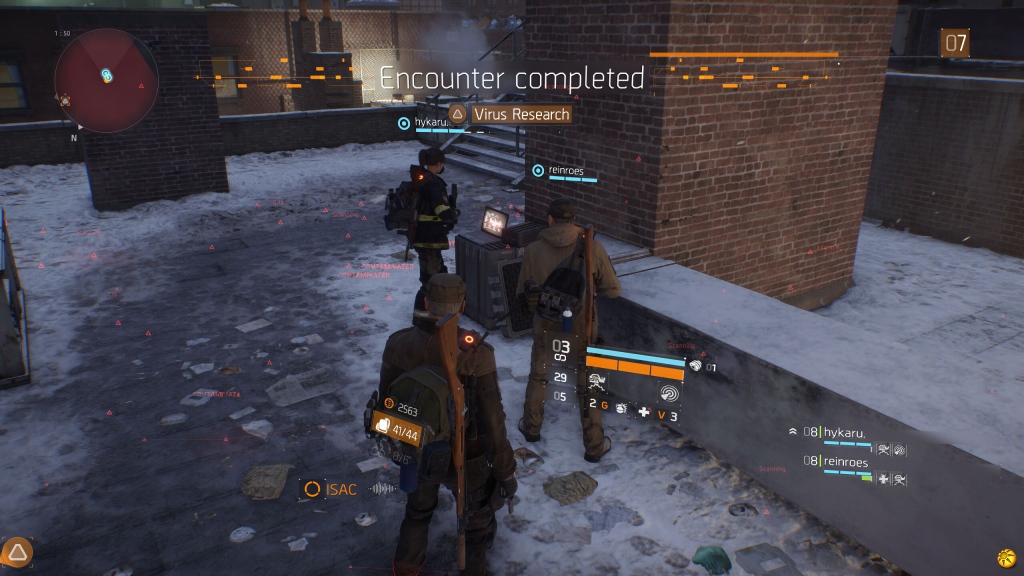Select reinroes in the group list
This screenshot has width=1024, height=576.
[x=845, y=462]
